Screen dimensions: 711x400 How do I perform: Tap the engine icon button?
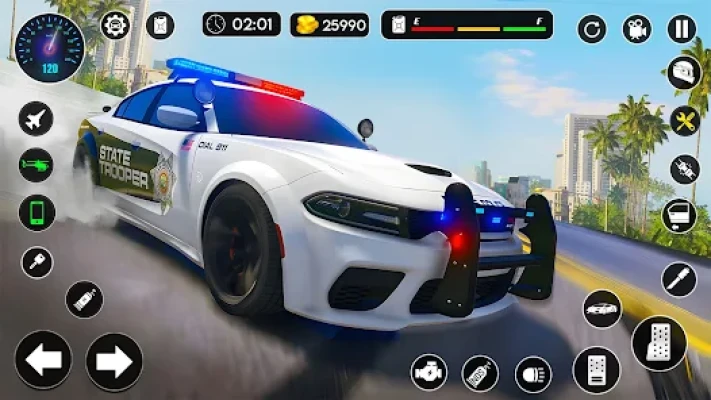click(429, 373)
